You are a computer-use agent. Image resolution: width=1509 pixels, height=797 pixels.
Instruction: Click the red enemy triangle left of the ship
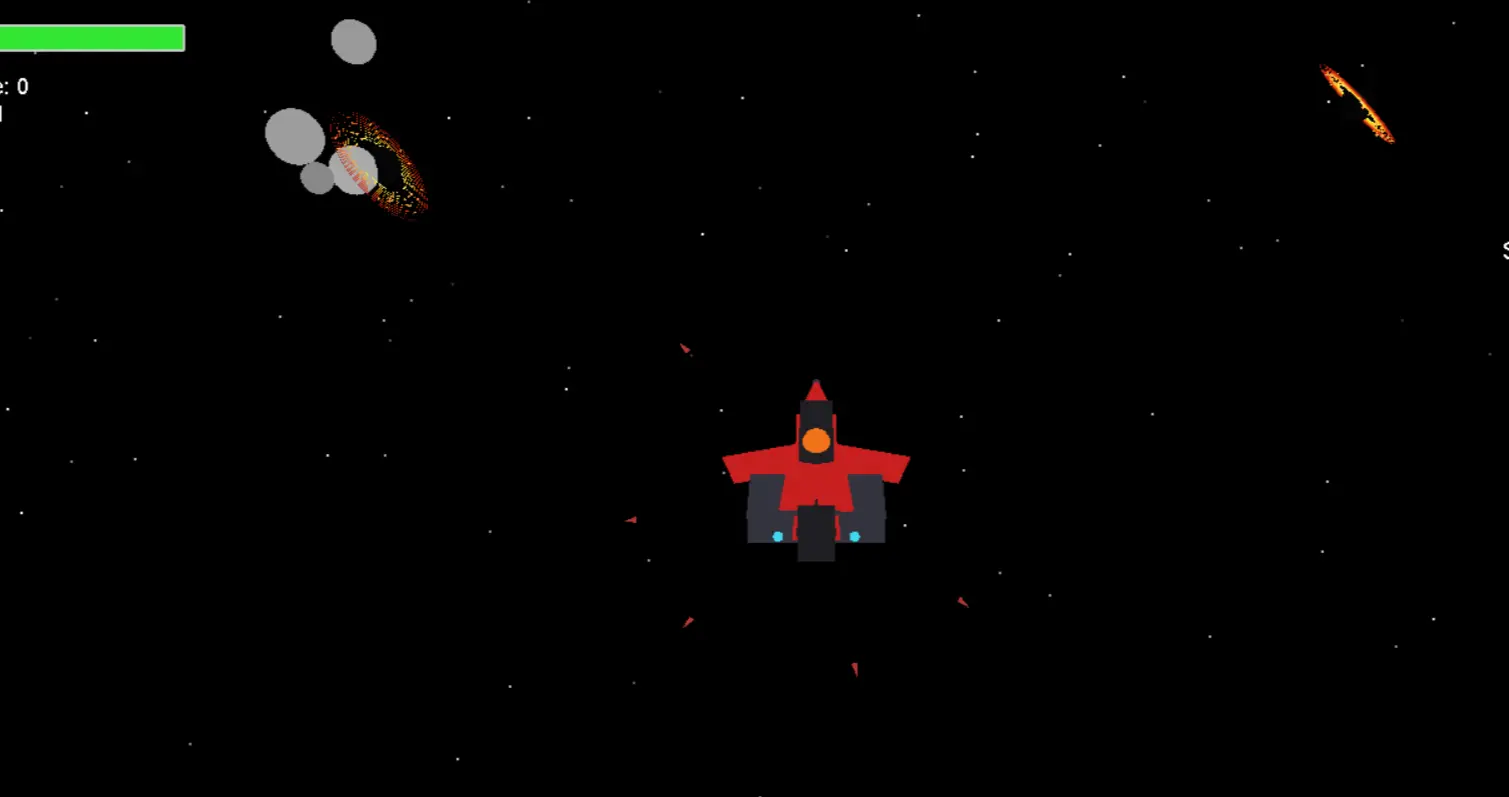point(631,519)
